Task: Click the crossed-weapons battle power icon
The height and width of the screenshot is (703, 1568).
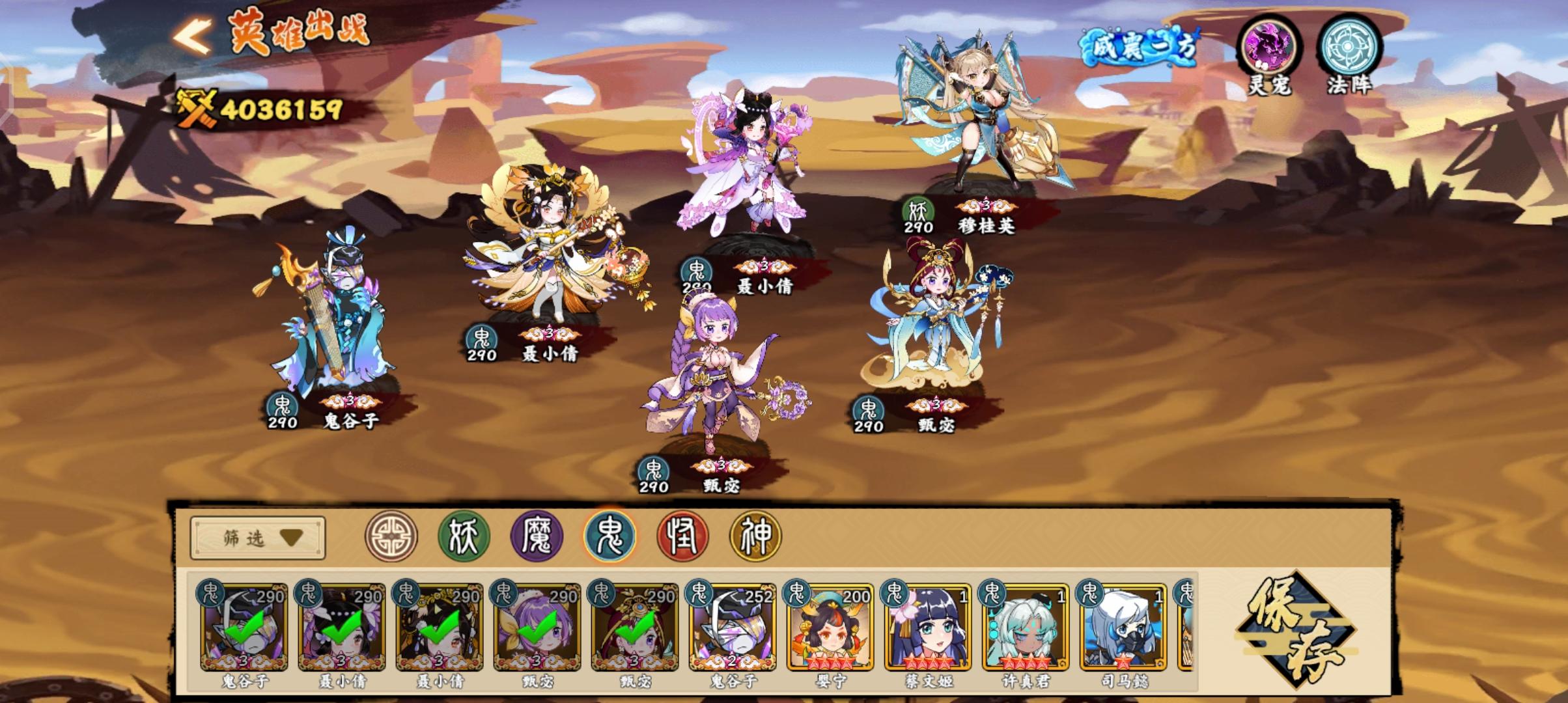Action: pos(195,106)
